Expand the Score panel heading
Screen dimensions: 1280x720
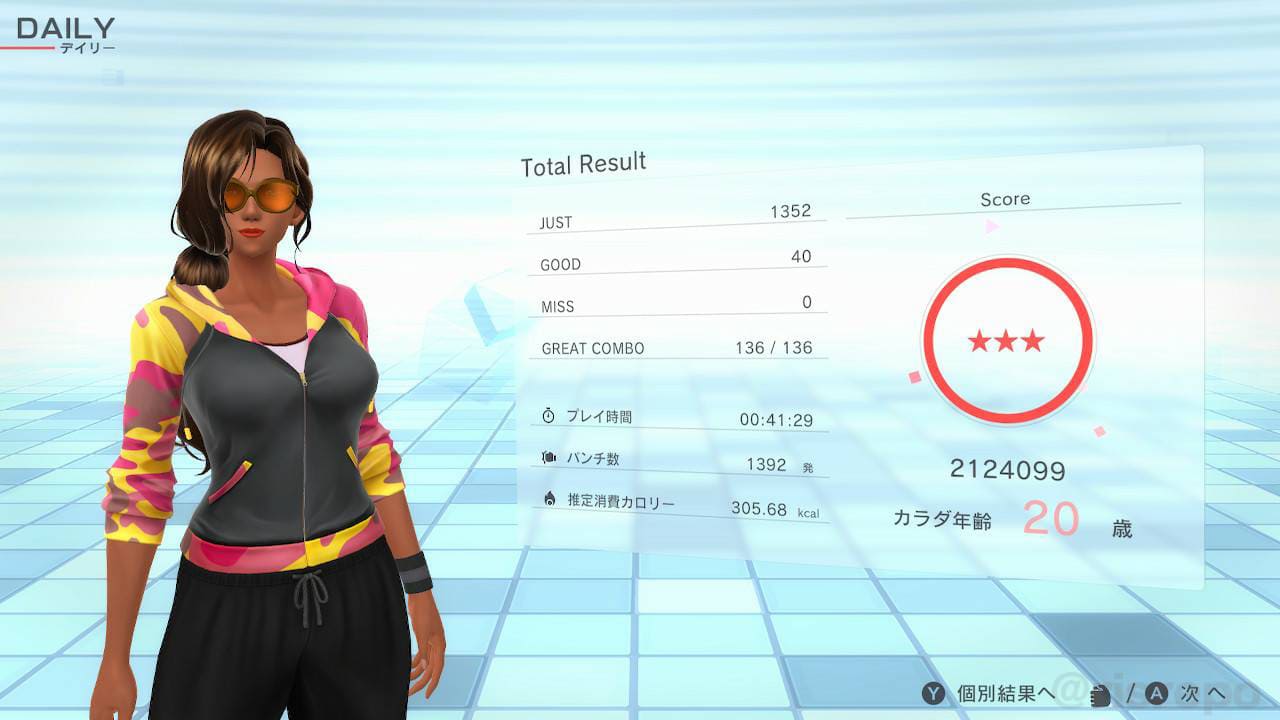1005,198
